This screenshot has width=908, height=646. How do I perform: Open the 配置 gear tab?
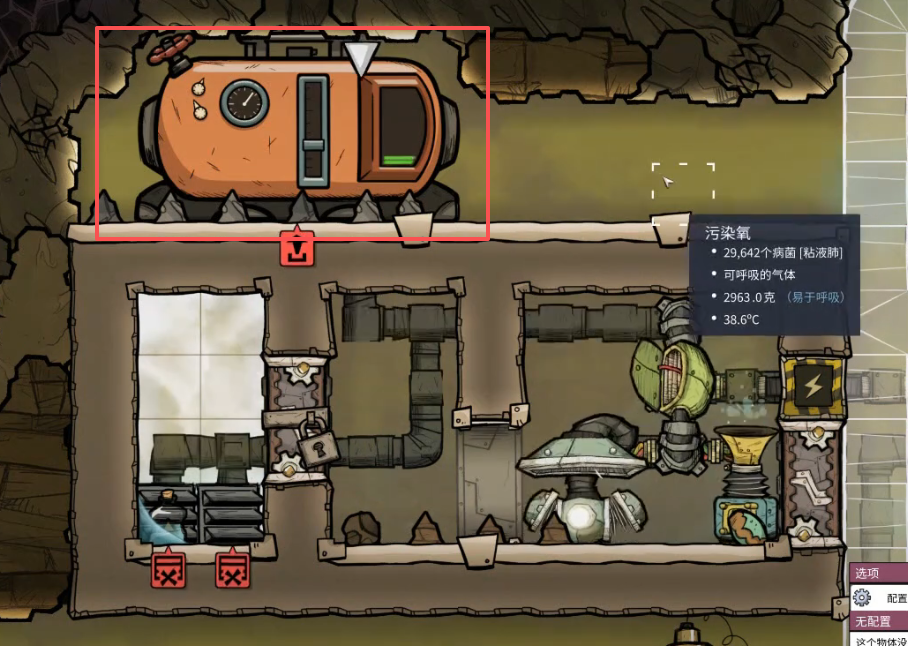point(878,598)
